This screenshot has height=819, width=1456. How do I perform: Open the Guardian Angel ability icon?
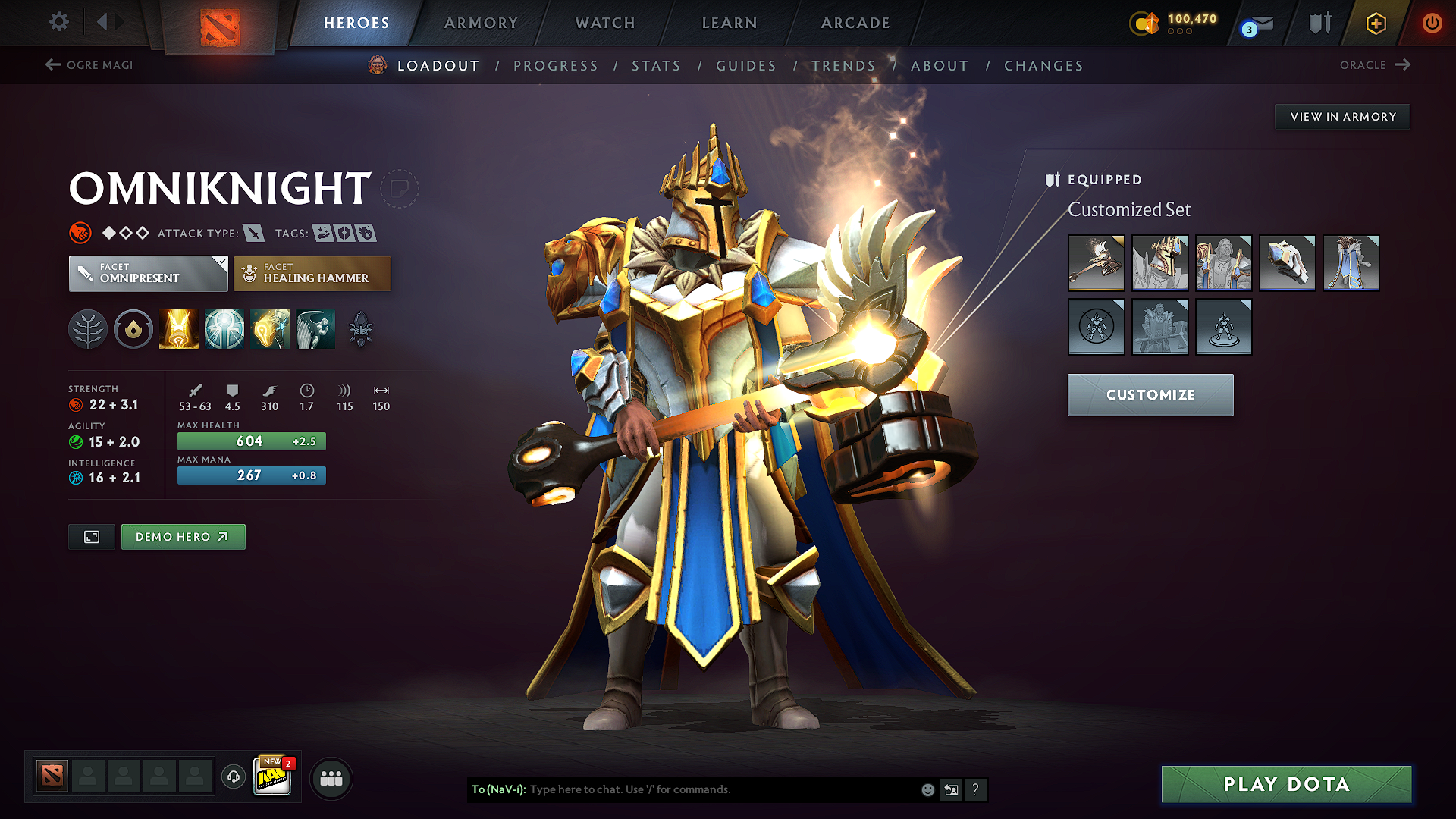pos(315,328)
